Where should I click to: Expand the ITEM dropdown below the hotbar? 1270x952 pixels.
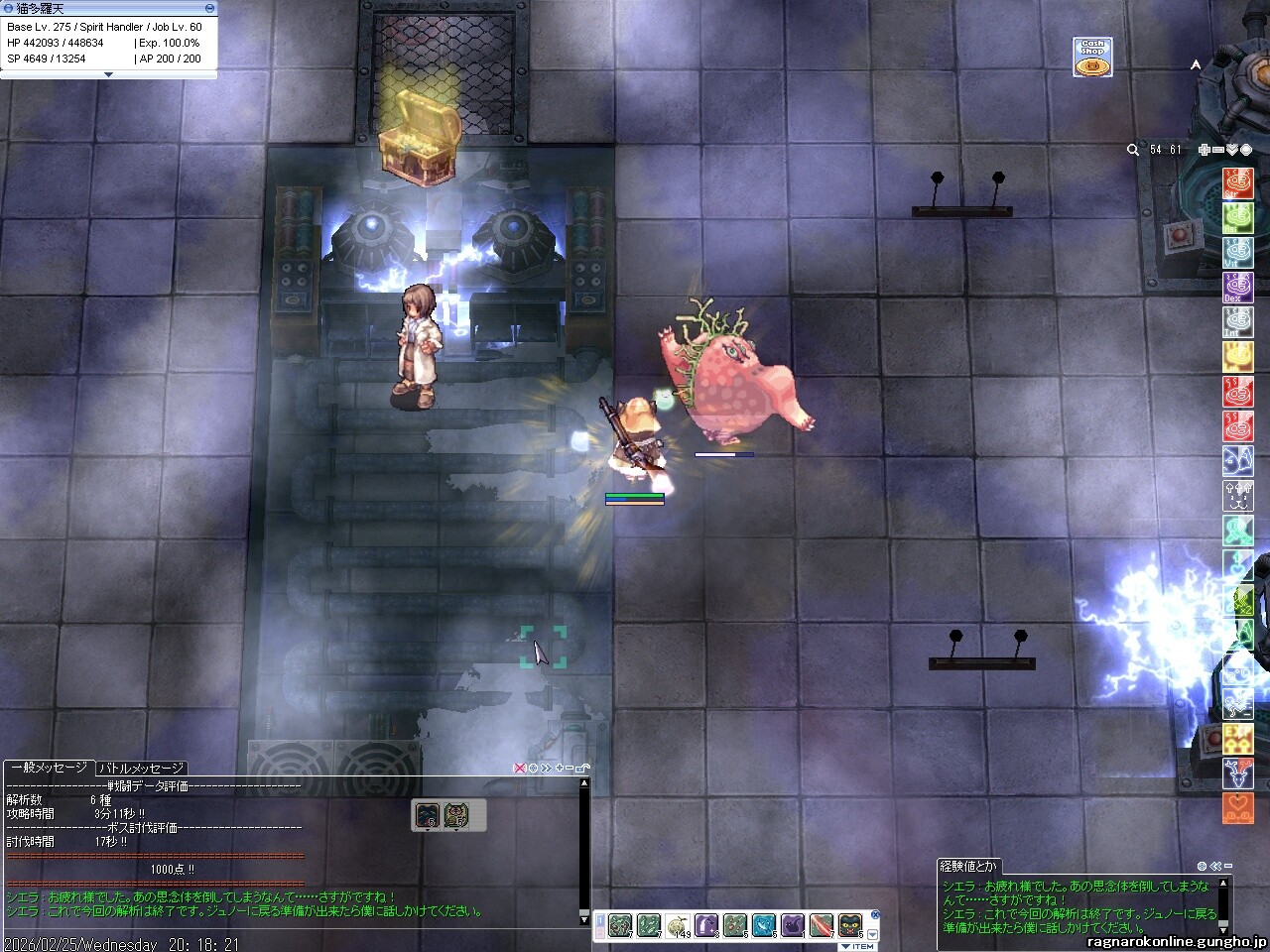(x=857, y=946)
